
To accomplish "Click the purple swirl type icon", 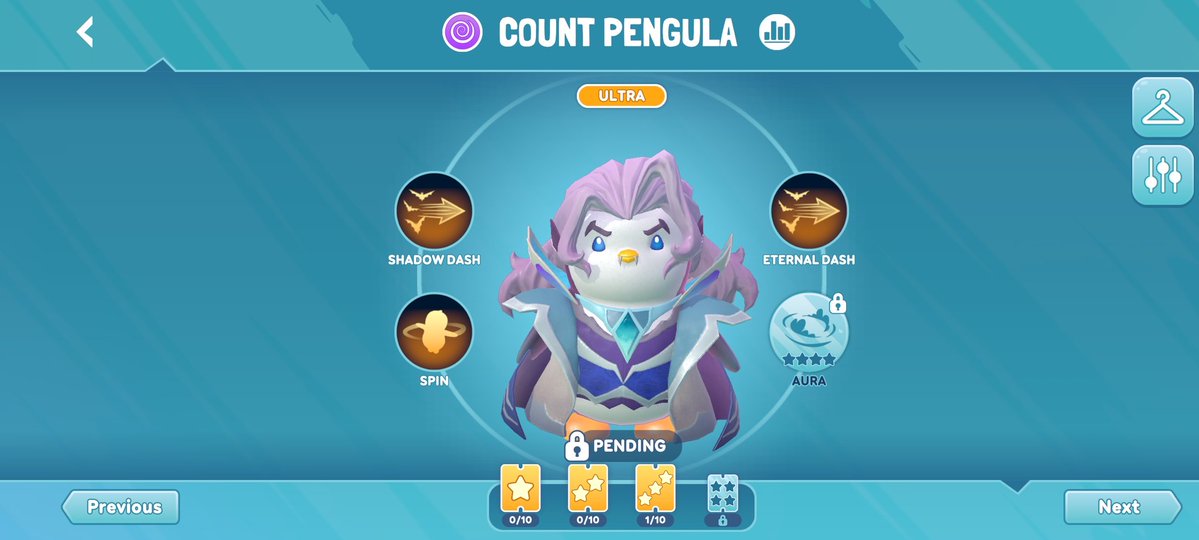I will point(463,32).
